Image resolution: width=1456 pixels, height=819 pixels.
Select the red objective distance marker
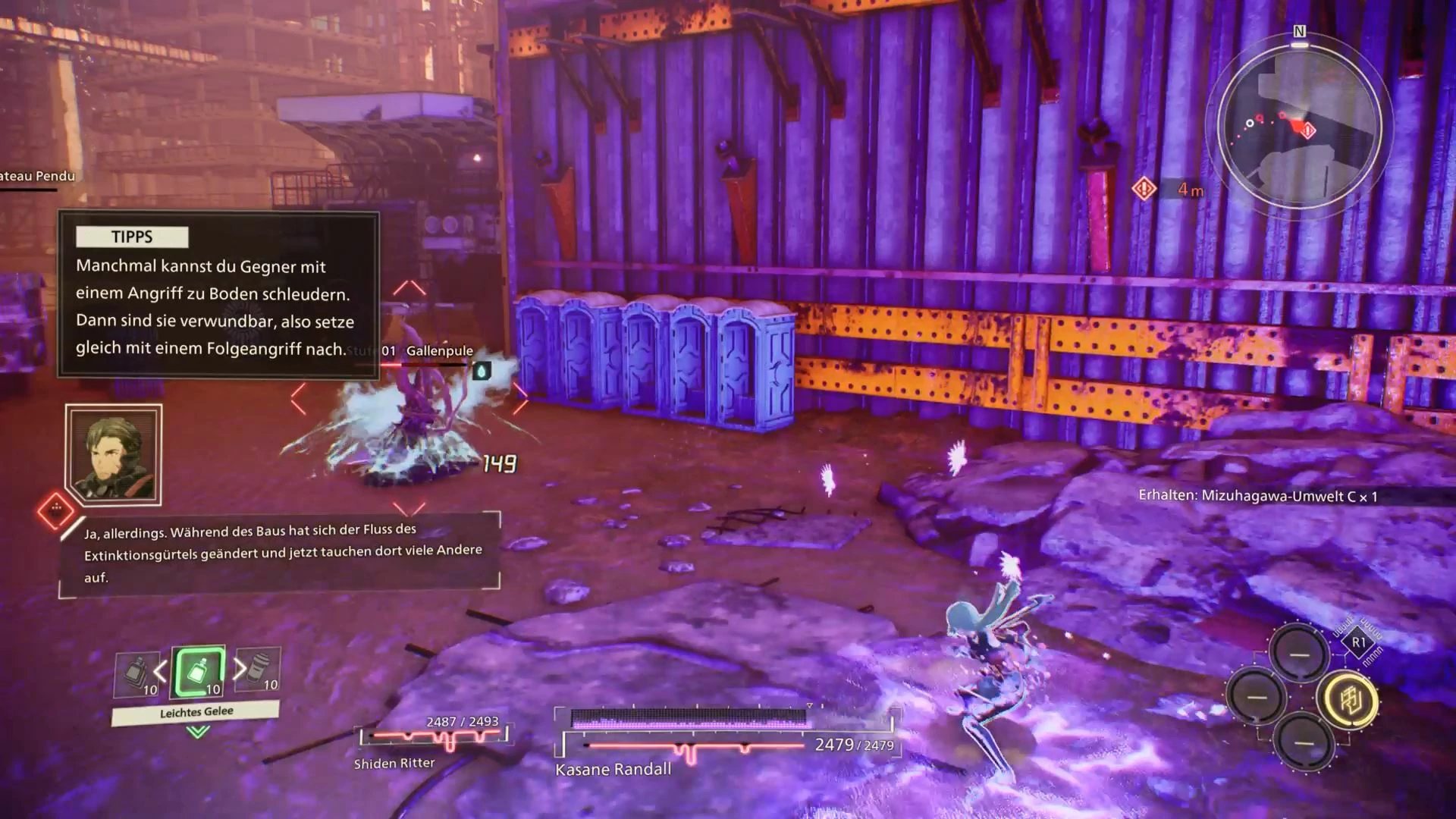(x=1144, y=188)
